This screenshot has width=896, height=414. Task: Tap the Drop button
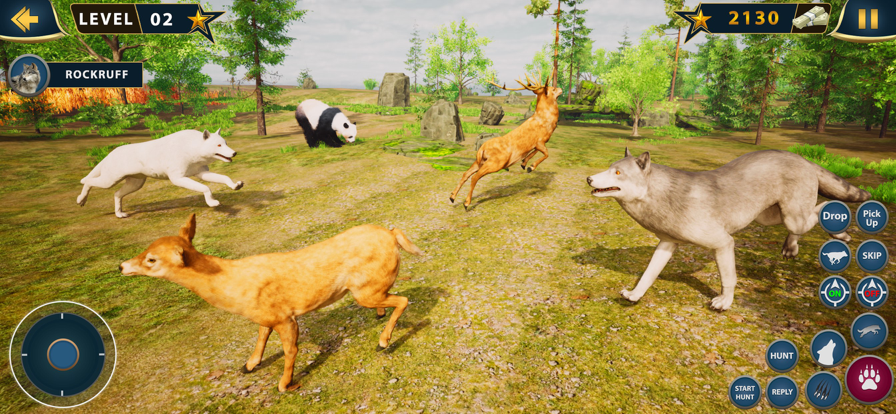click(834, 216)
